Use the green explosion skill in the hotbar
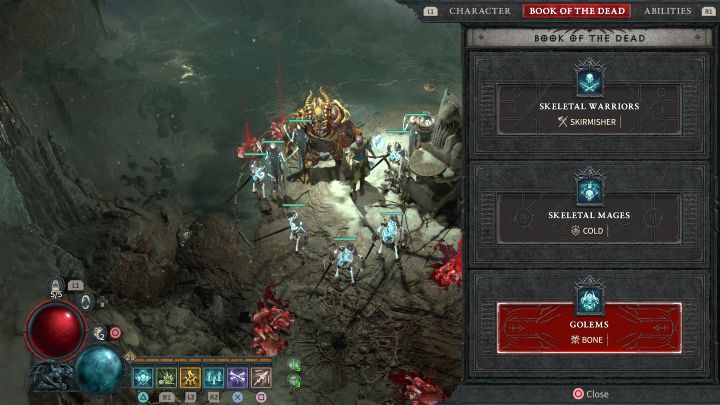720x405 pixels. [166, 377]
